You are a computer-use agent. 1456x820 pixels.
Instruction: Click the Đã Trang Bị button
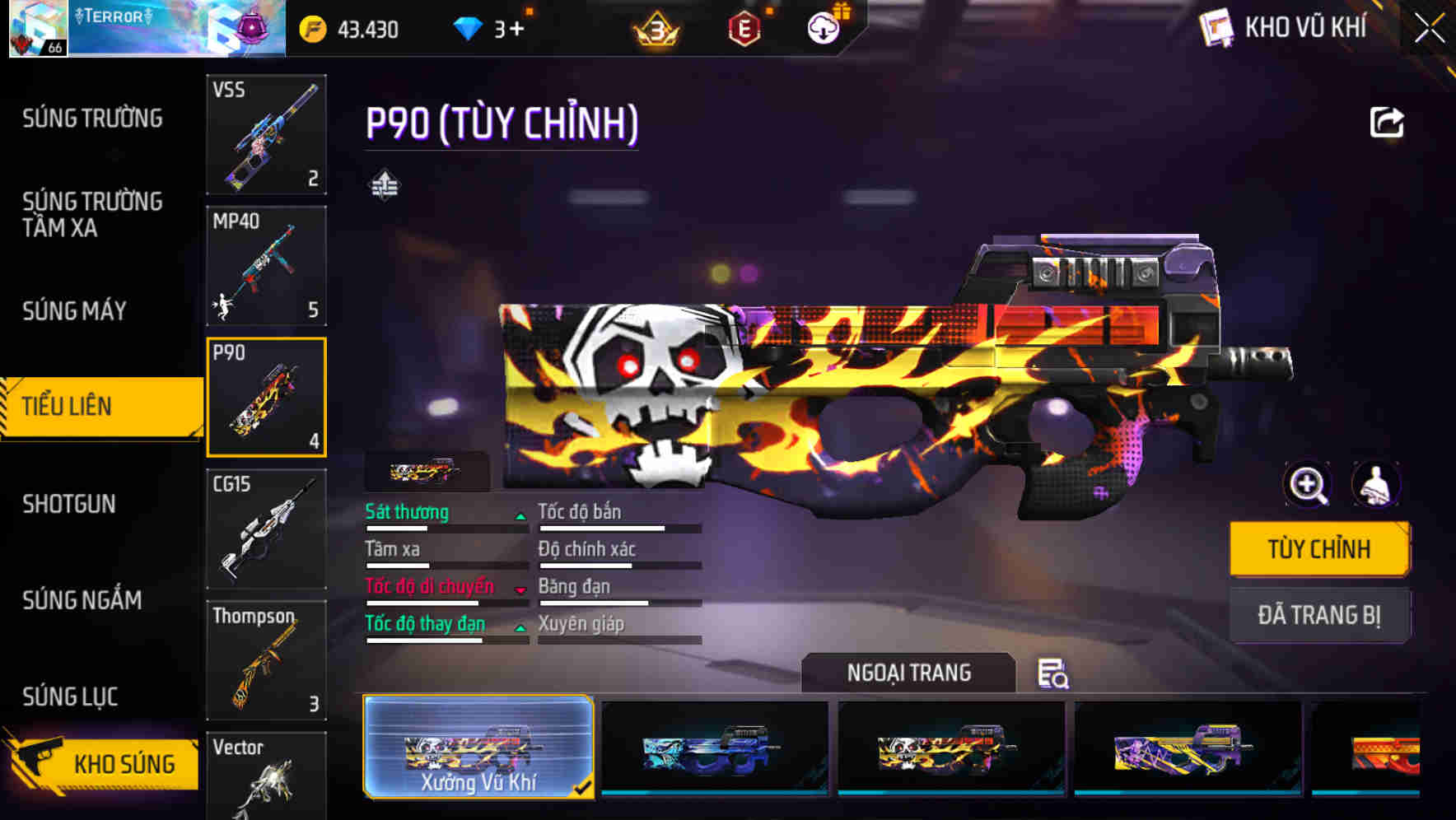point(1318,616)
